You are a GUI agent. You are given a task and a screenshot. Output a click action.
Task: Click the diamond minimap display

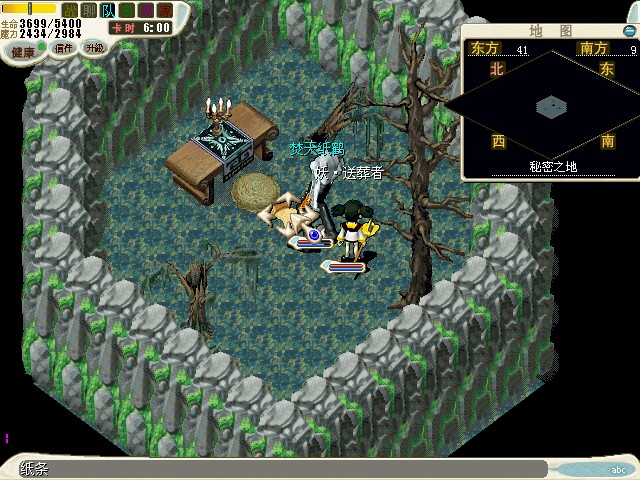(x=551, y=105)
